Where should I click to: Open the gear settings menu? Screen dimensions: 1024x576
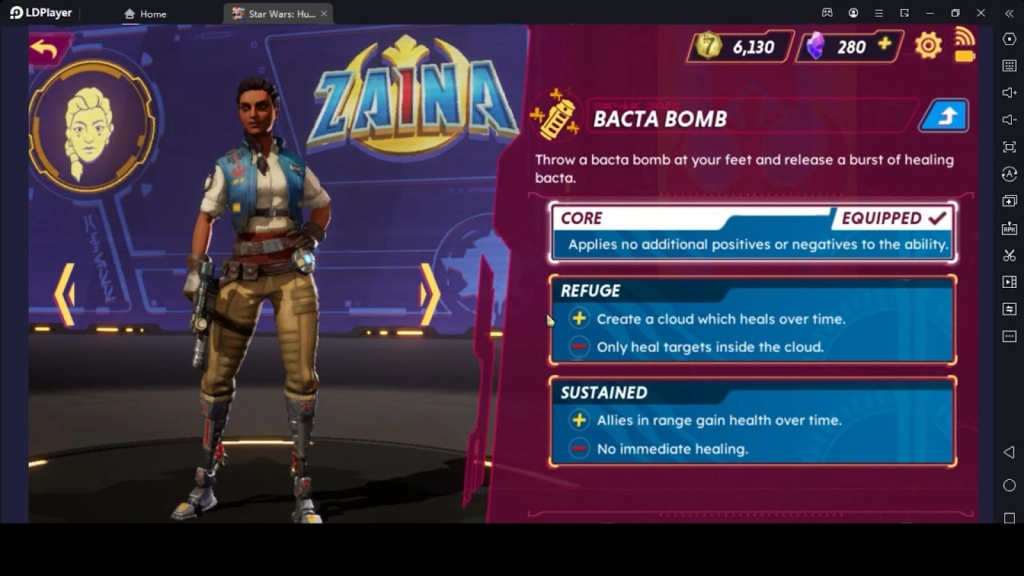click(928, 46)
